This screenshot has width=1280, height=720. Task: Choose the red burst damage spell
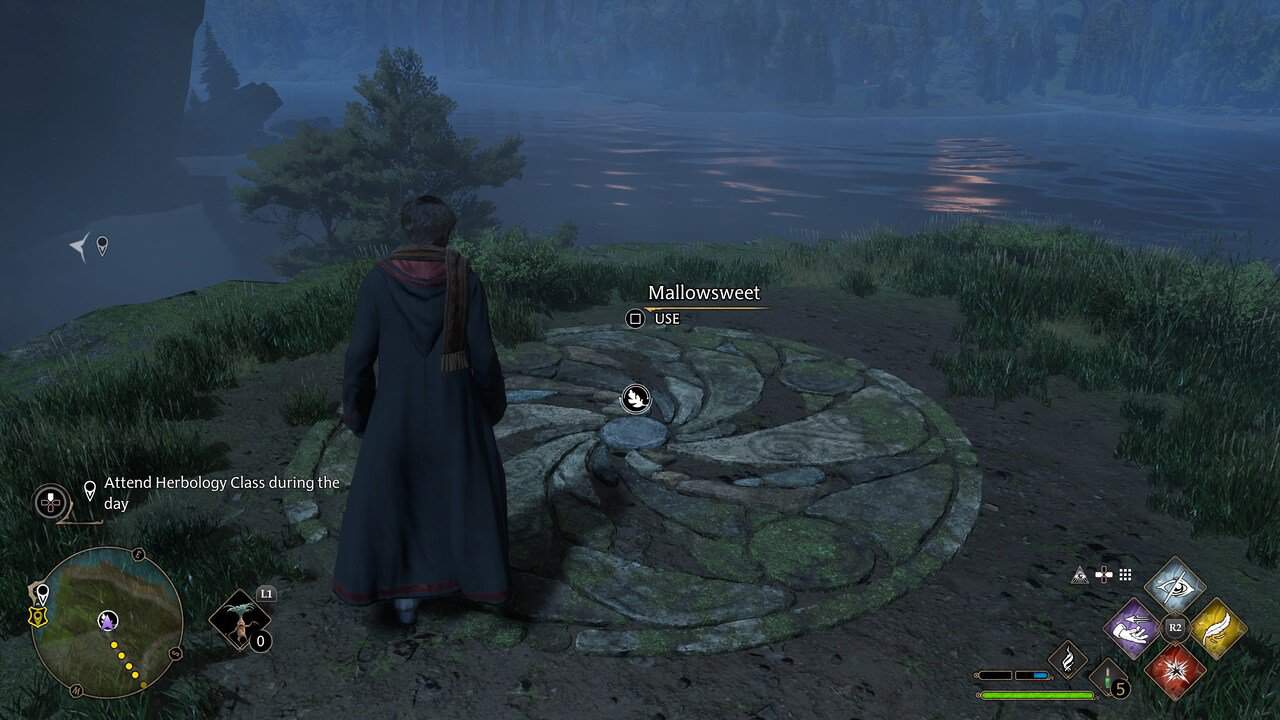point(1175,669)
